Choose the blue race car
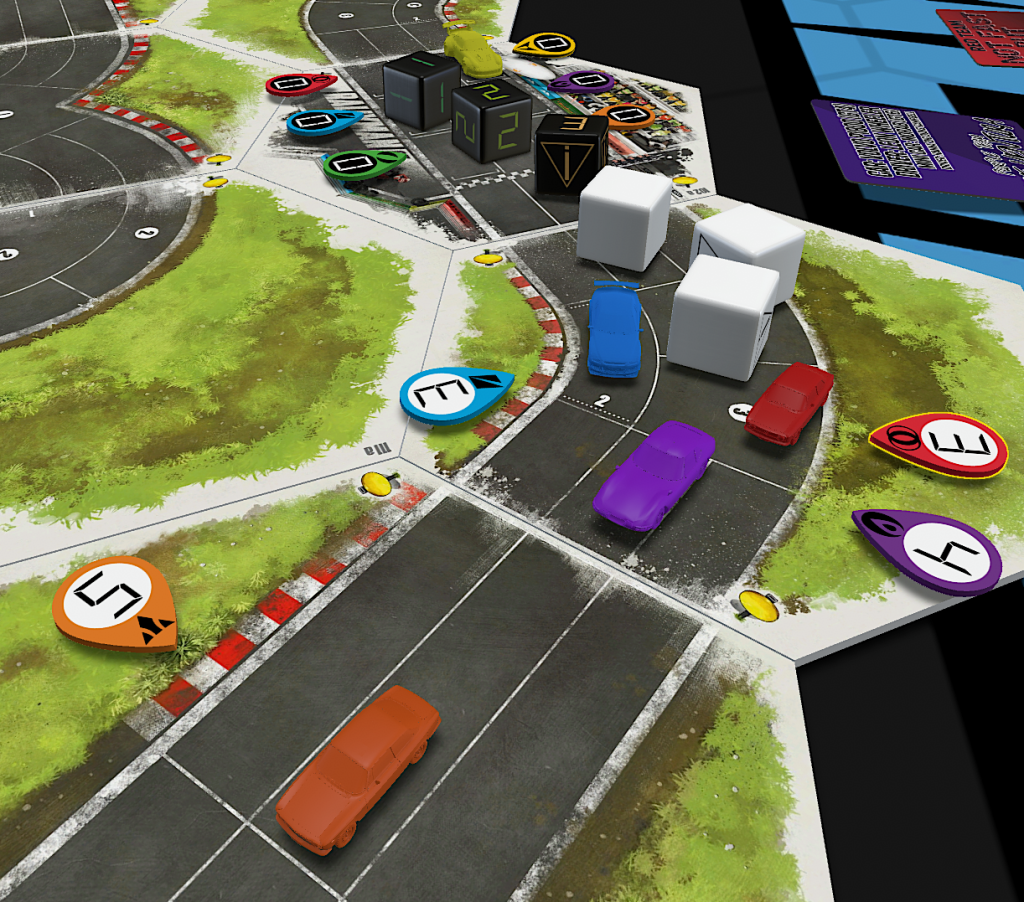Viewport: 1024px width, 902px height. click(x=614, y=329)
